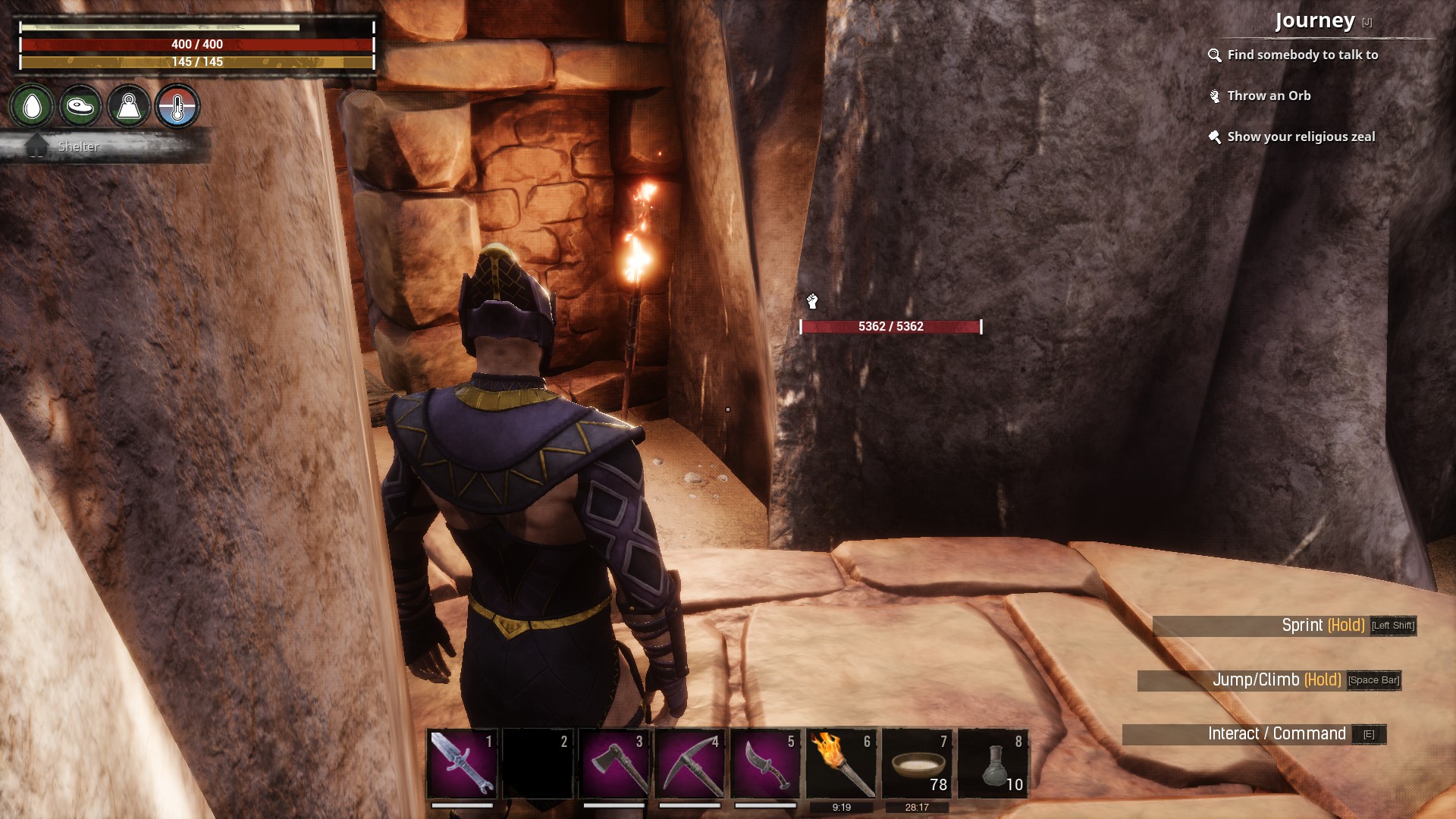Use the food bowl stack of 78

pyautogui.click(x=918, y=764)
